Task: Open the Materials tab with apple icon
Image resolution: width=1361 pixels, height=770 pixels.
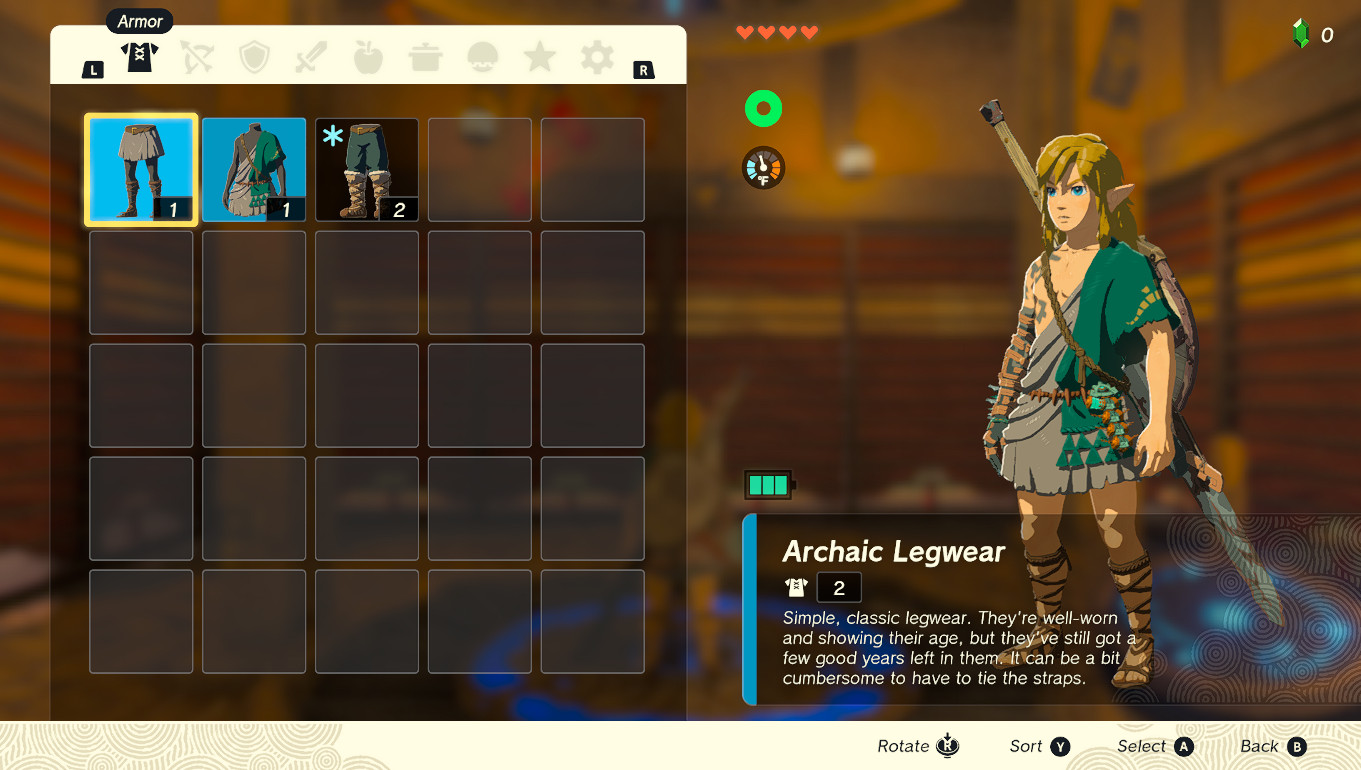Action: [x=367, y=57]
